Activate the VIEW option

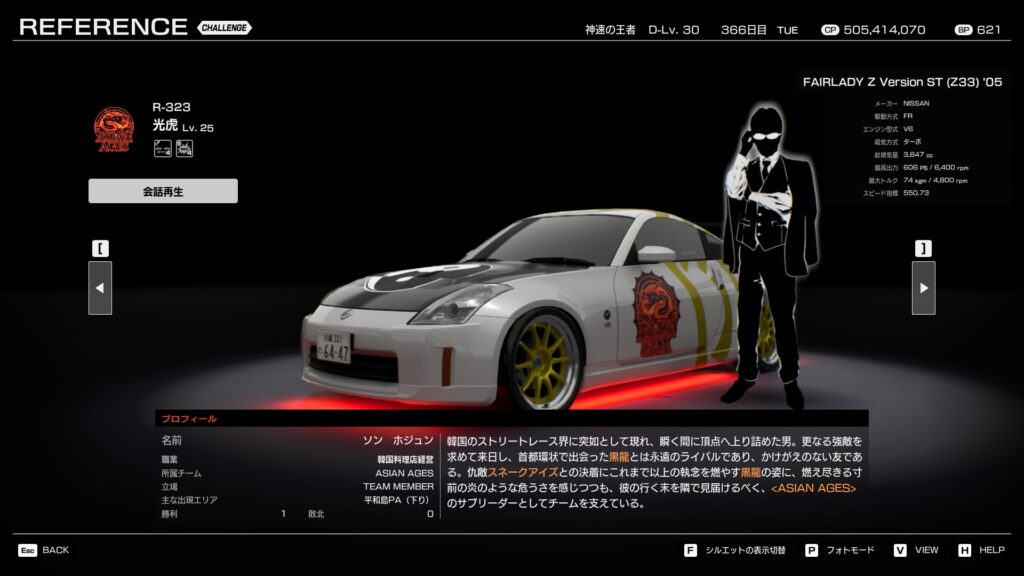pos(917,550)
